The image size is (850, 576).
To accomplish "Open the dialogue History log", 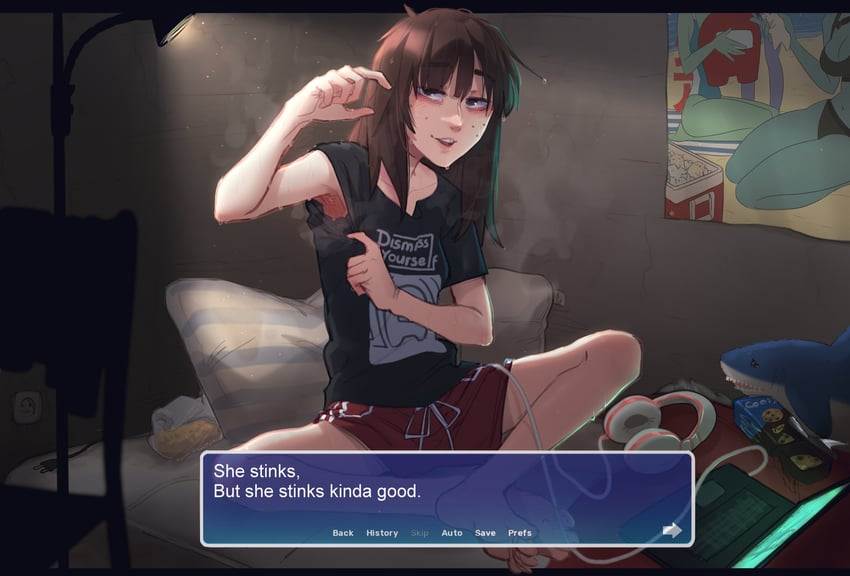I will 382,533.
